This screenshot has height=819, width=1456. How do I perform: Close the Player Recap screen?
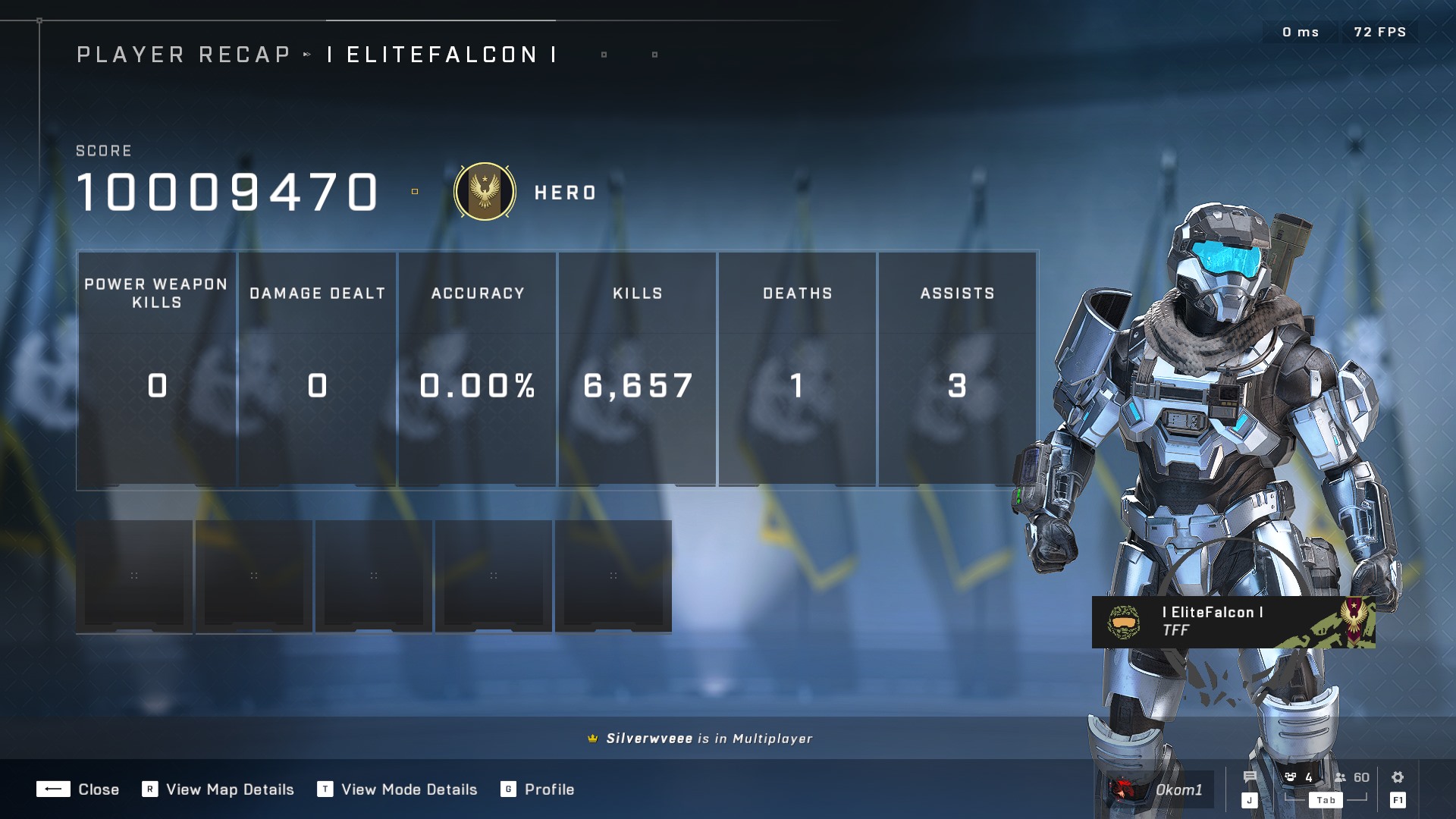(78, 789)
